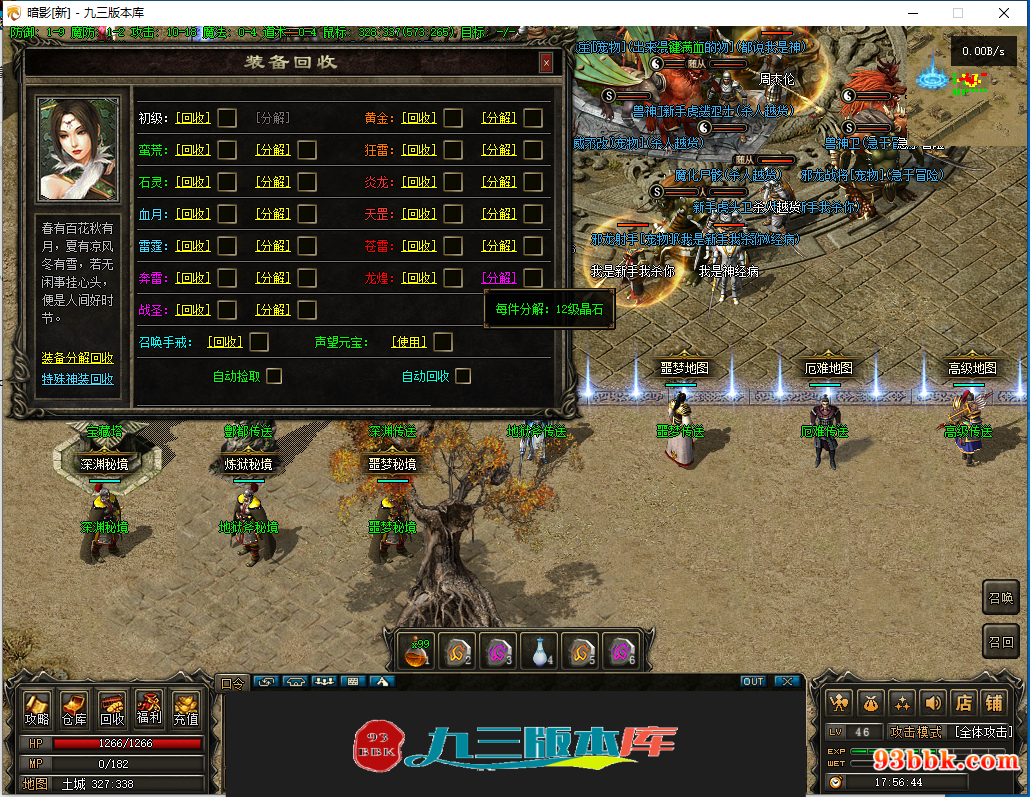Click [使用] next to 声望元宝
Viewport: 1030px width, 797px height.
pyautogui.click(x=409, y=342)
